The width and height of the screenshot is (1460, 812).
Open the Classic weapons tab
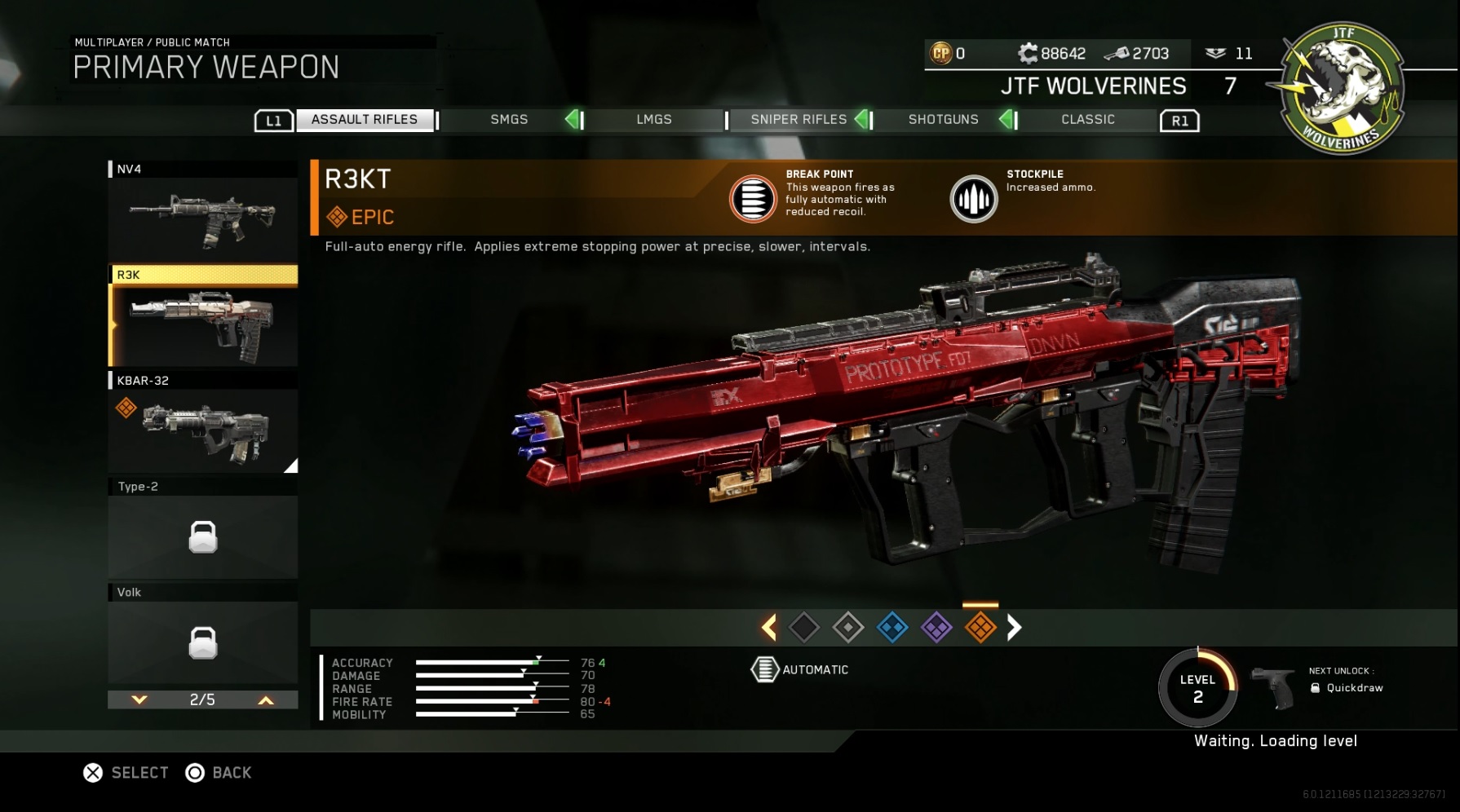1087,120
